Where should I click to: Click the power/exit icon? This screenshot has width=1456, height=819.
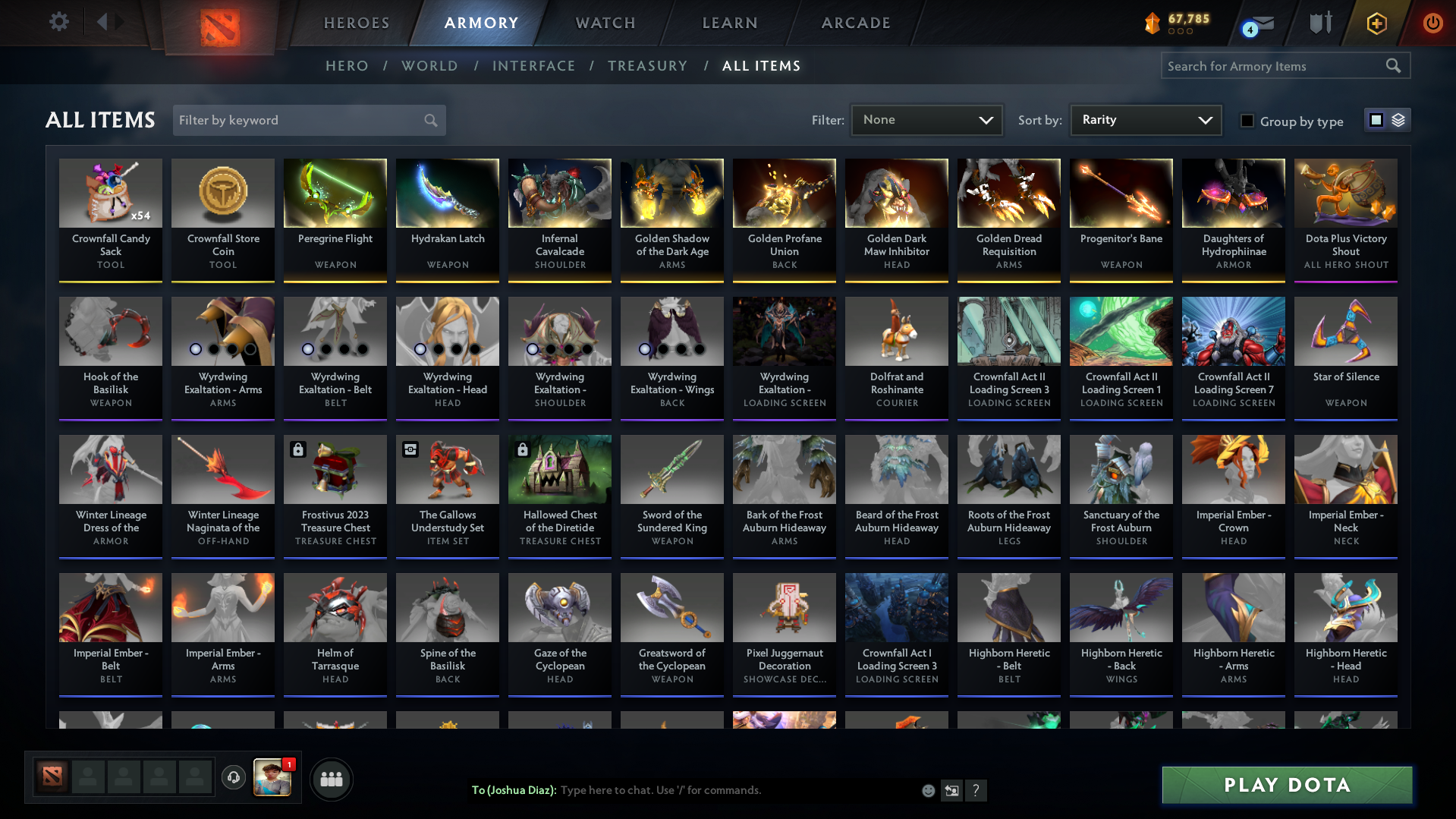coord(1432,23)
